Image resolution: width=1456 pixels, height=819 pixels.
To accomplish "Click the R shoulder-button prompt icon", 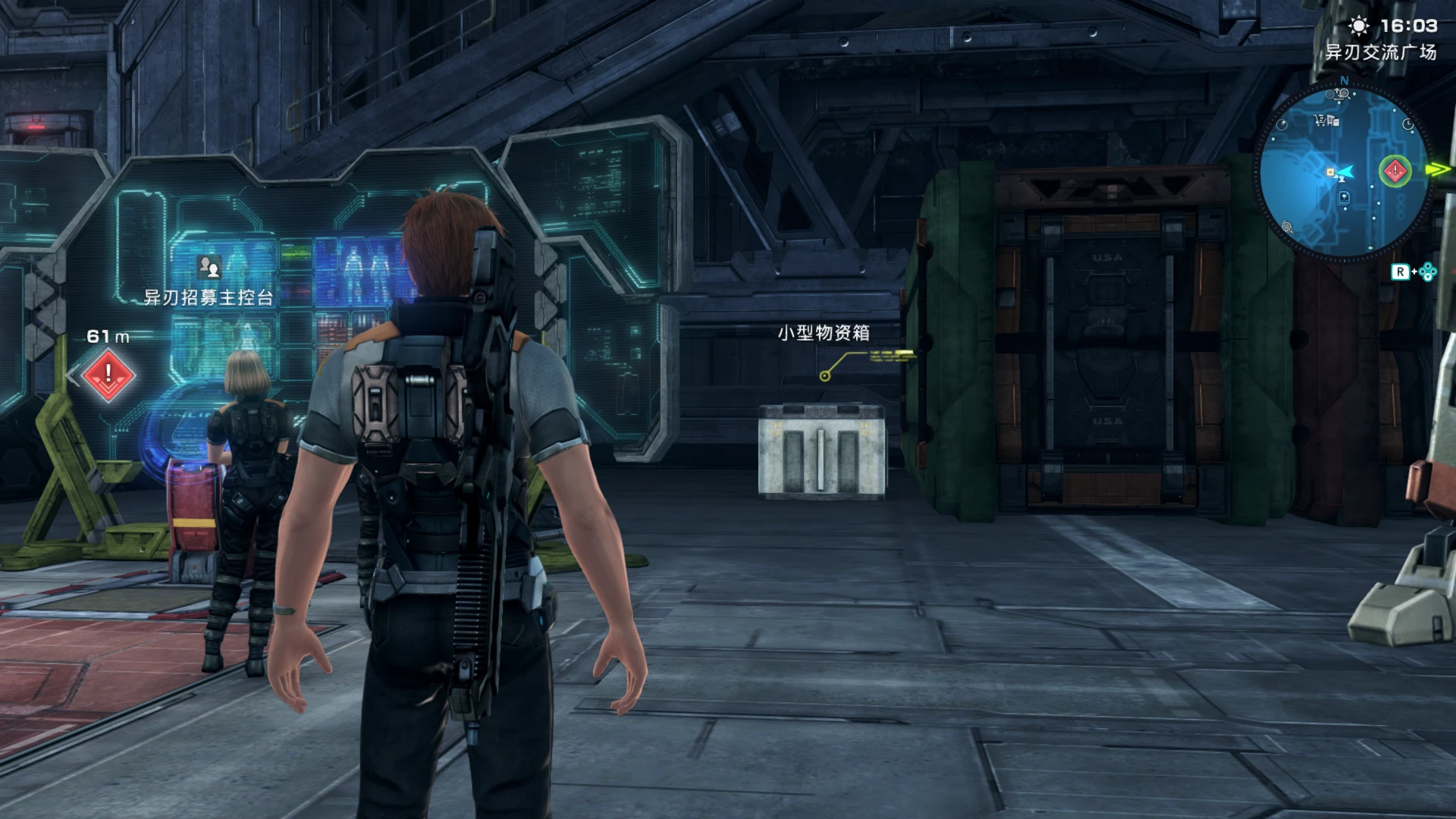I will point(1402,270).
